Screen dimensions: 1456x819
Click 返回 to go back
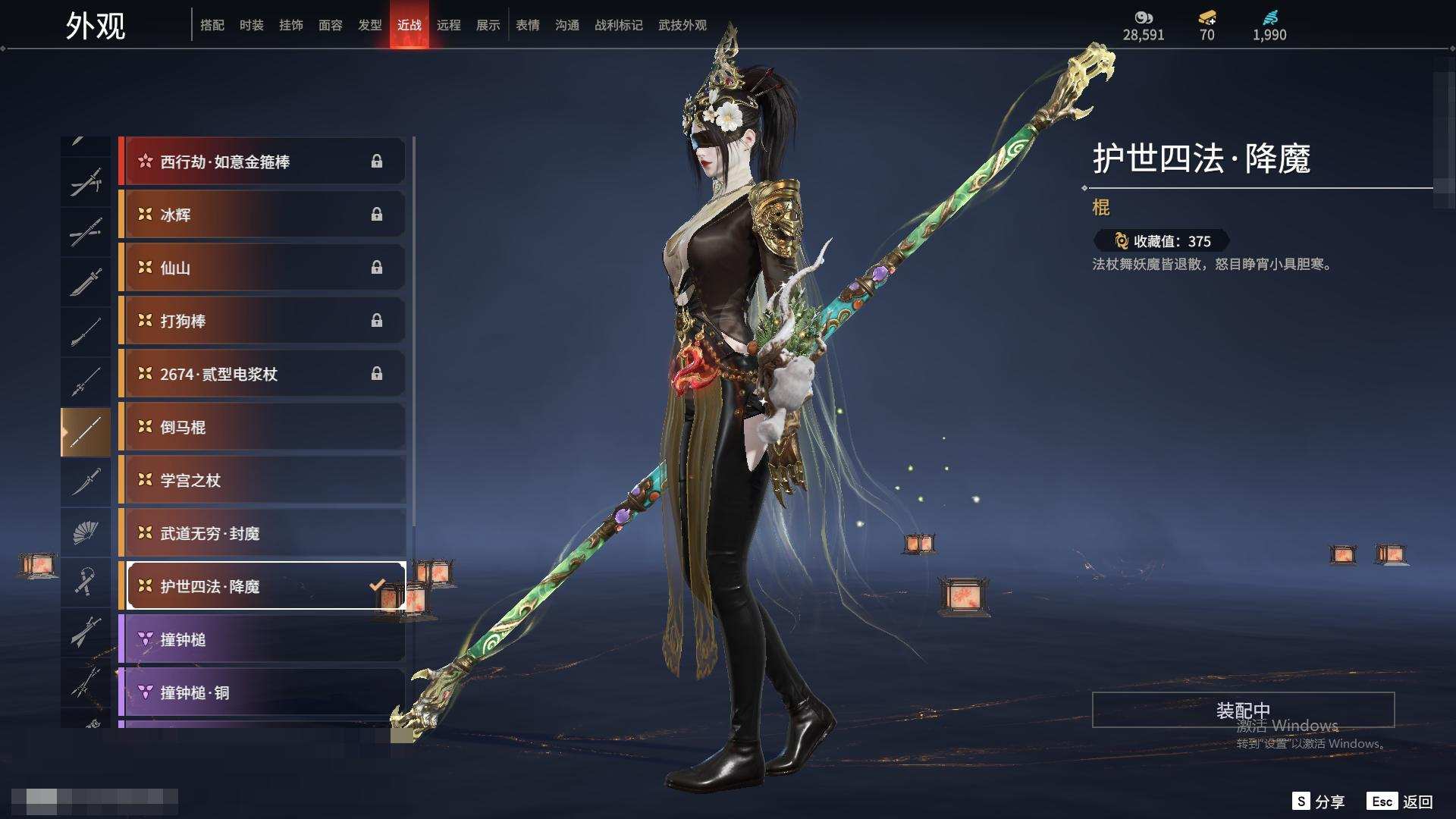1401,802
